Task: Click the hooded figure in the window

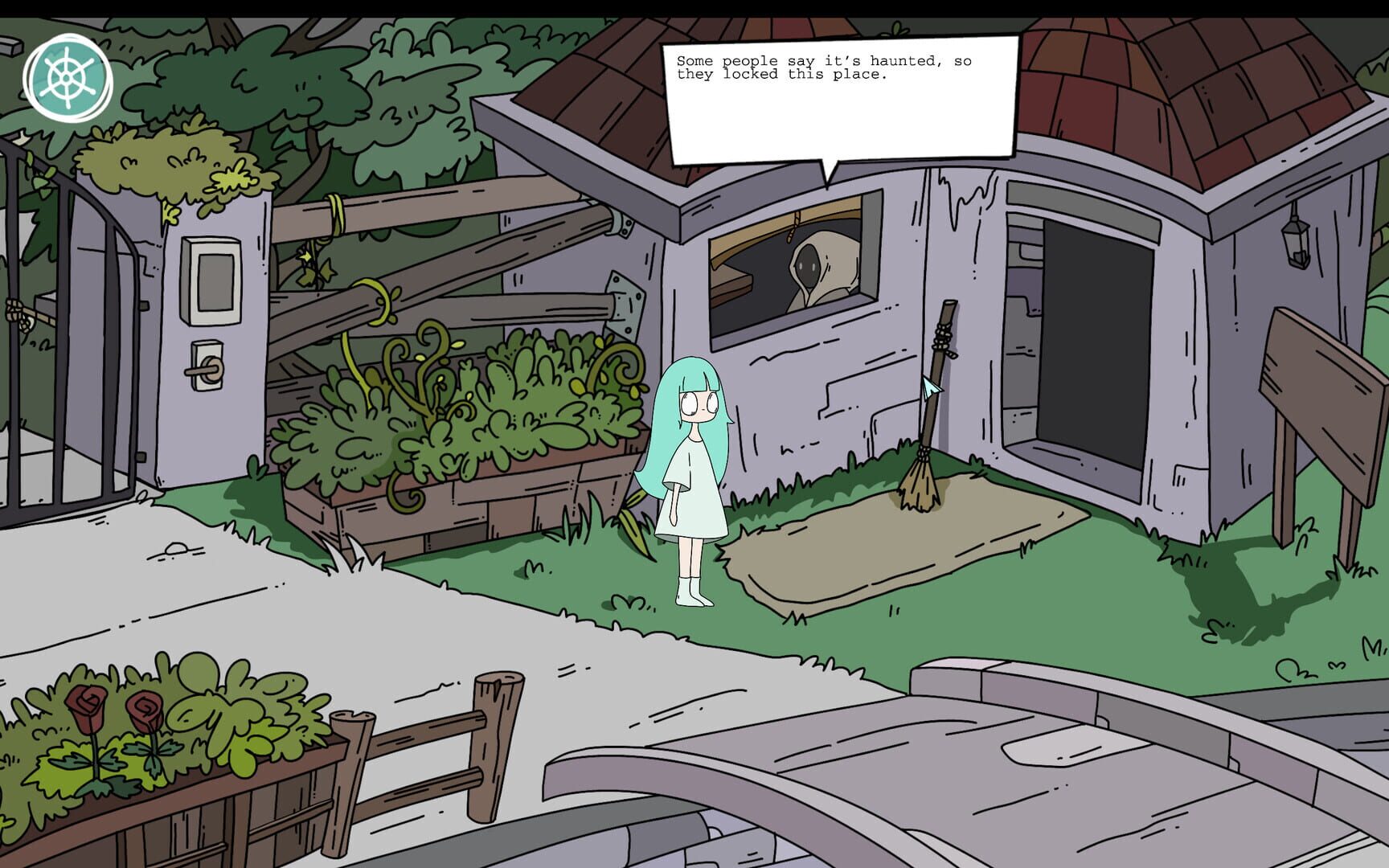Action: tap(808, 265)
